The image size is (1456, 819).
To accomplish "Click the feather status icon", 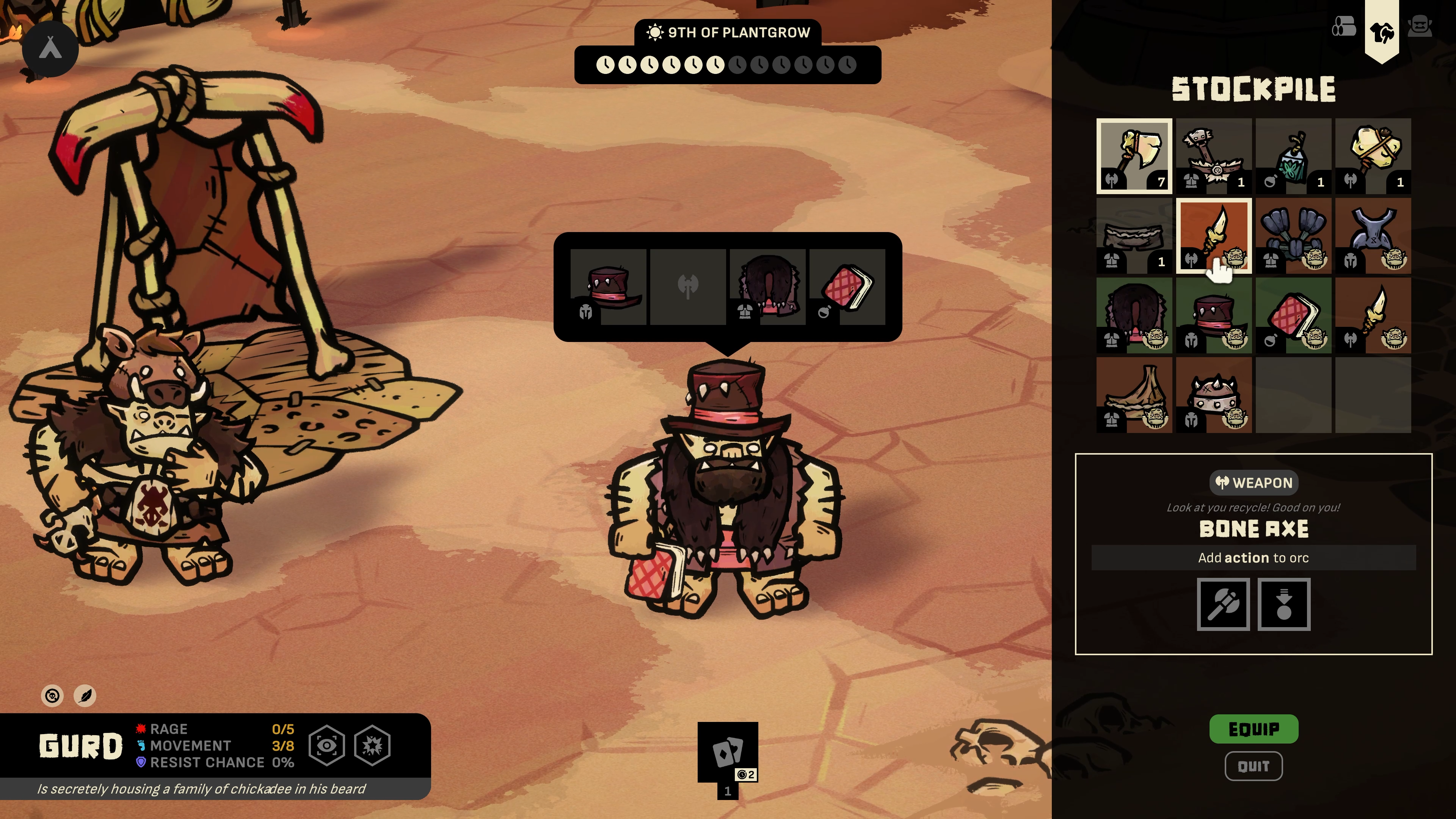I will (85, 696).
